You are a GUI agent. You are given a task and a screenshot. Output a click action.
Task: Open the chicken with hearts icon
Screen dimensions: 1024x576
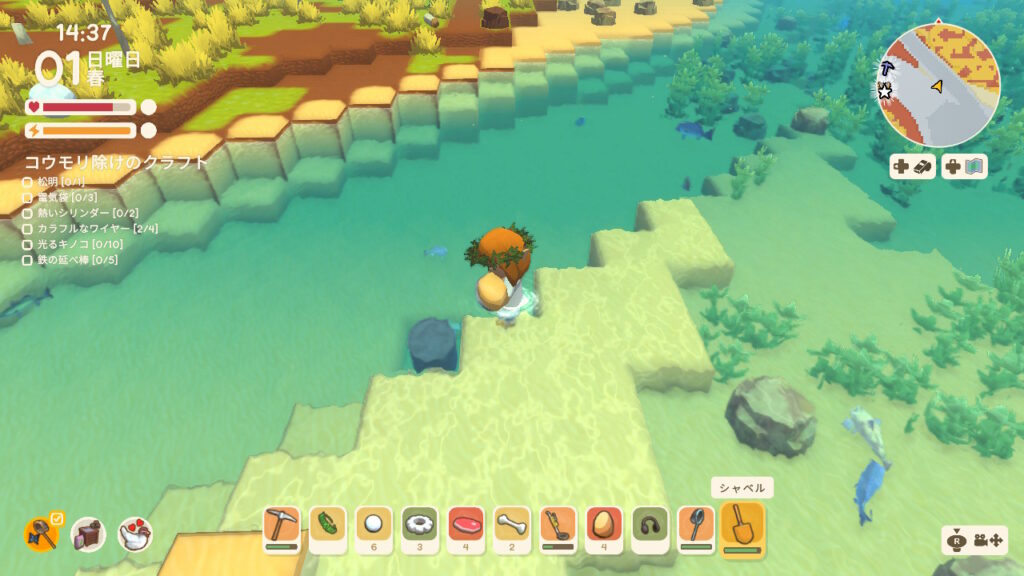click(135, 535)
